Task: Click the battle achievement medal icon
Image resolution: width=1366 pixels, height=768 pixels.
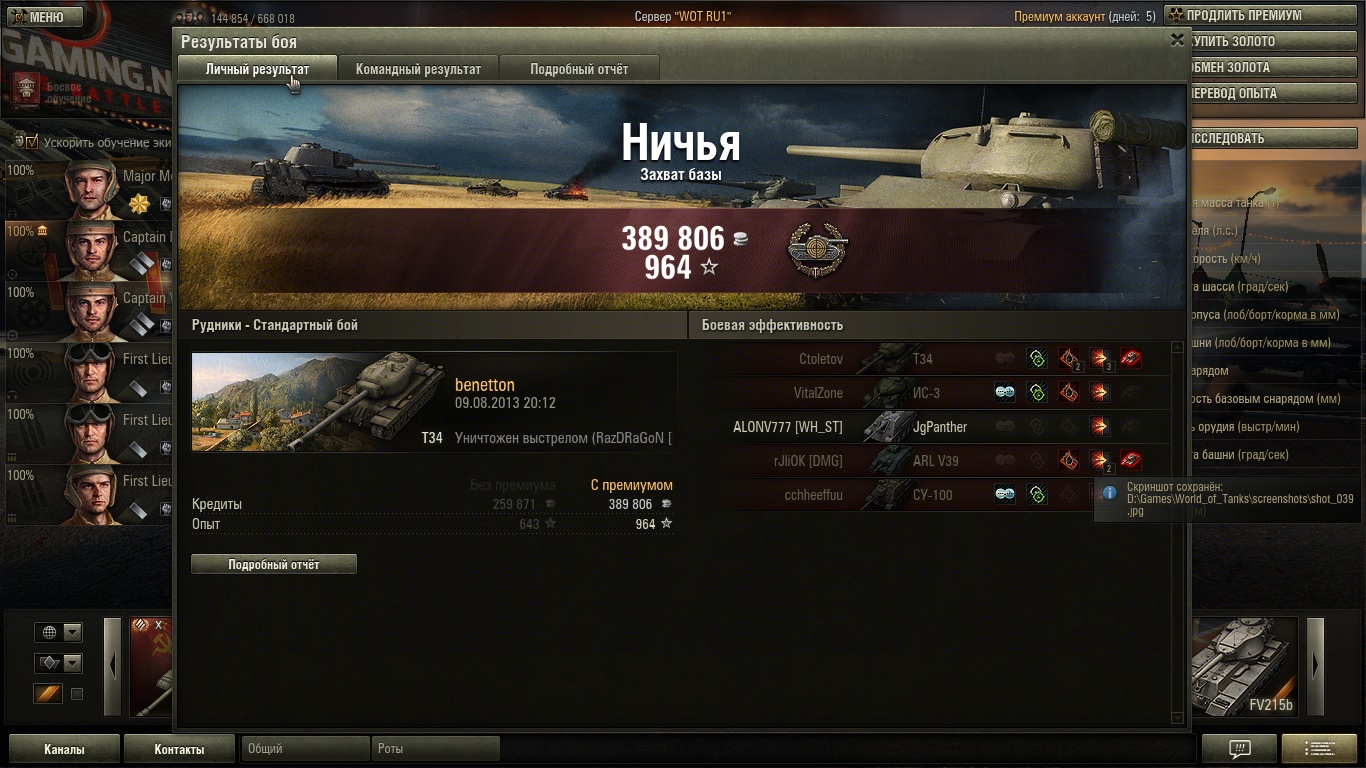Action: click(x=817, y=250)
